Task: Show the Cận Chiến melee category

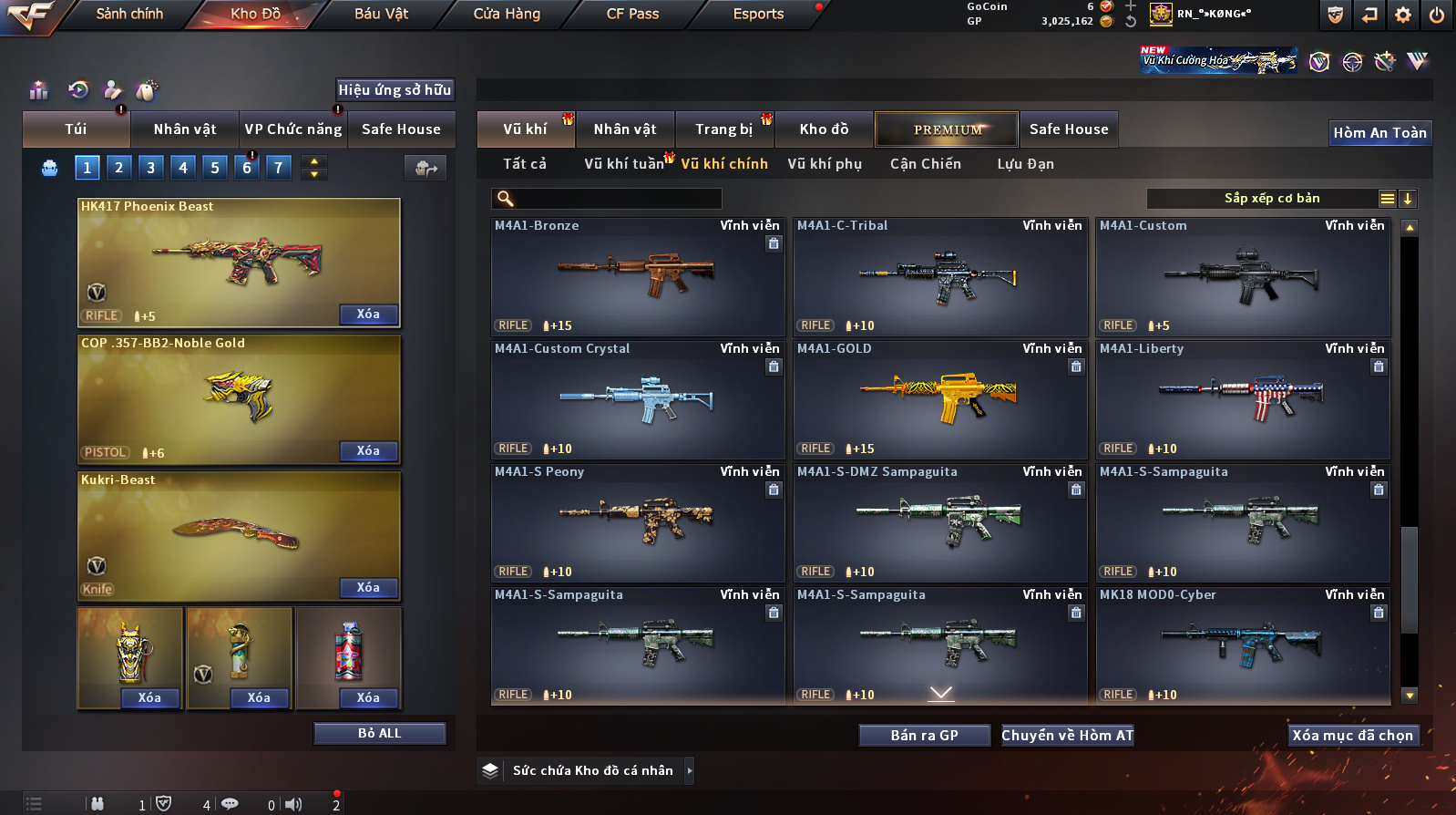Action: tap(925, 164)
